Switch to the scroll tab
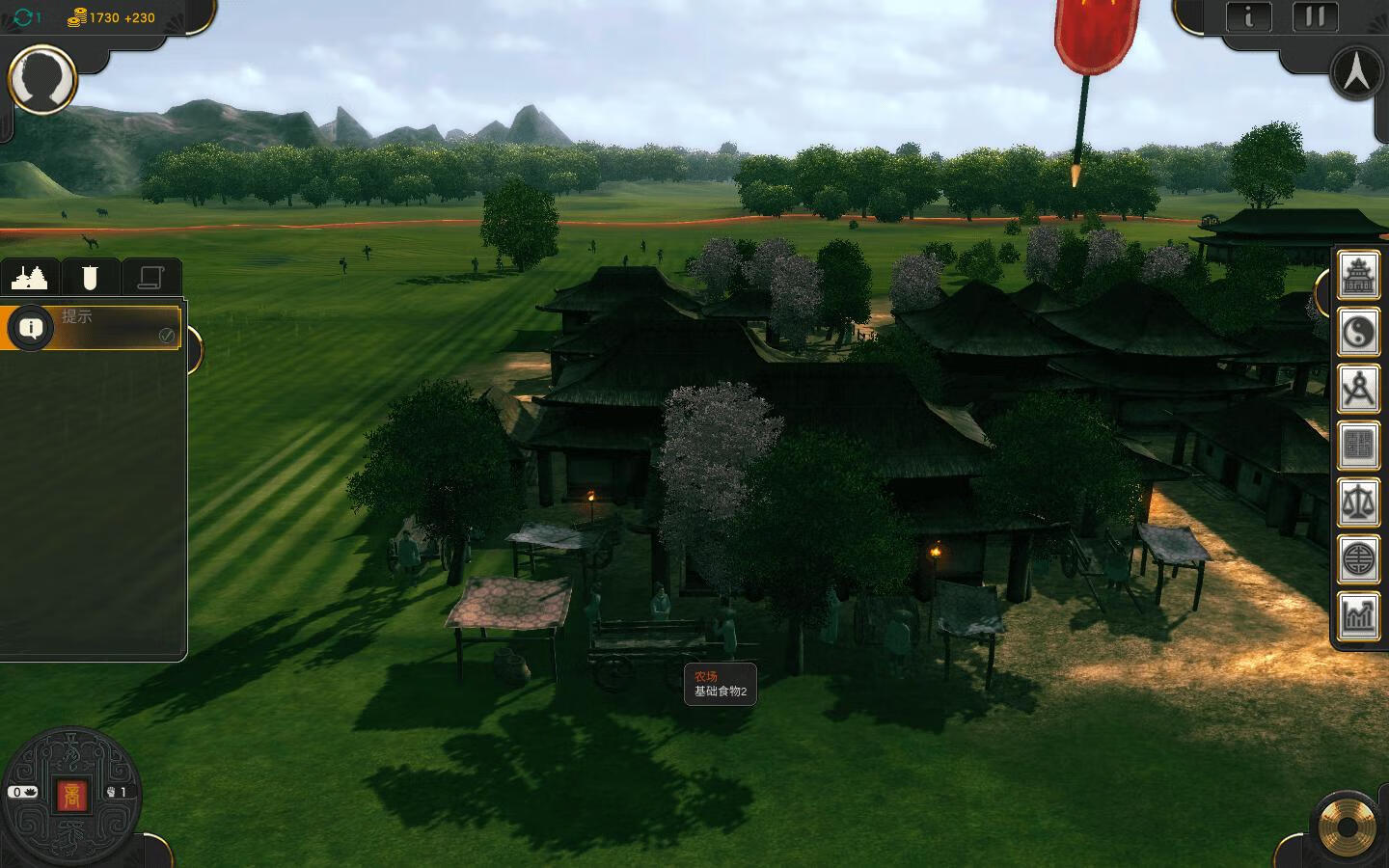 point(150,278)
